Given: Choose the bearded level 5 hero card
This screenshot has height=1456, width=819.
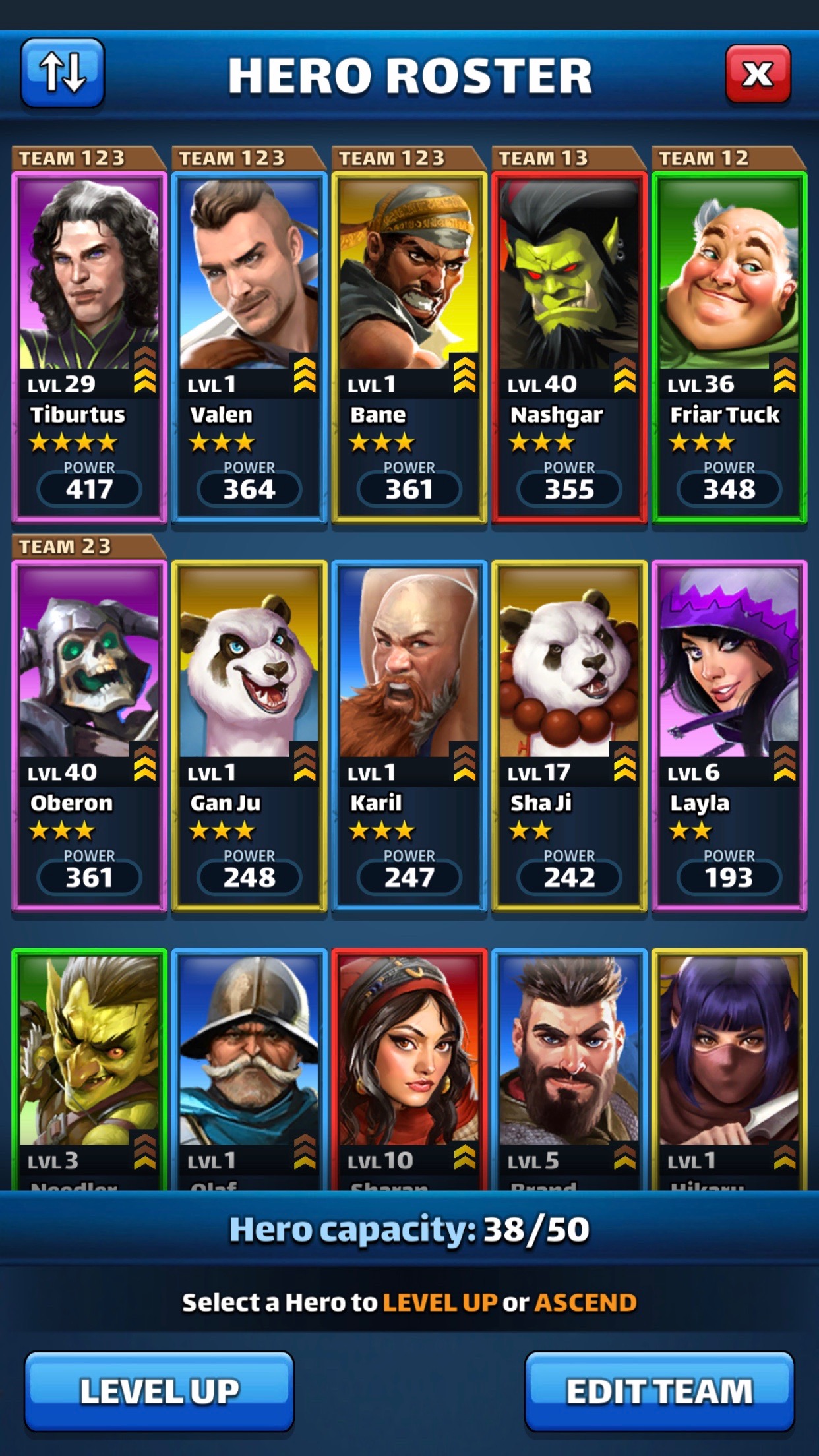Looking at the screenshot, I should click(x=569, y=1068).
